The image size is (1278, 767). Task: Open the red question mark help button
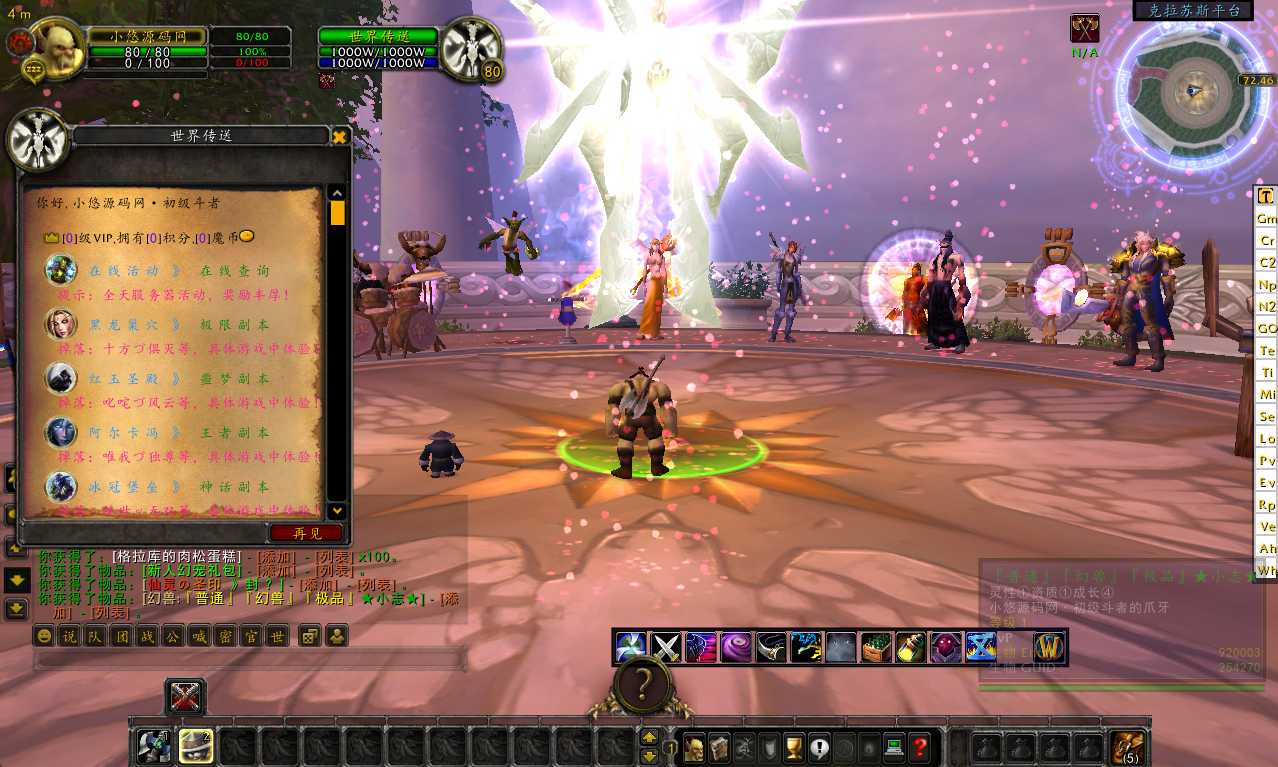click(x=920, y=747)
